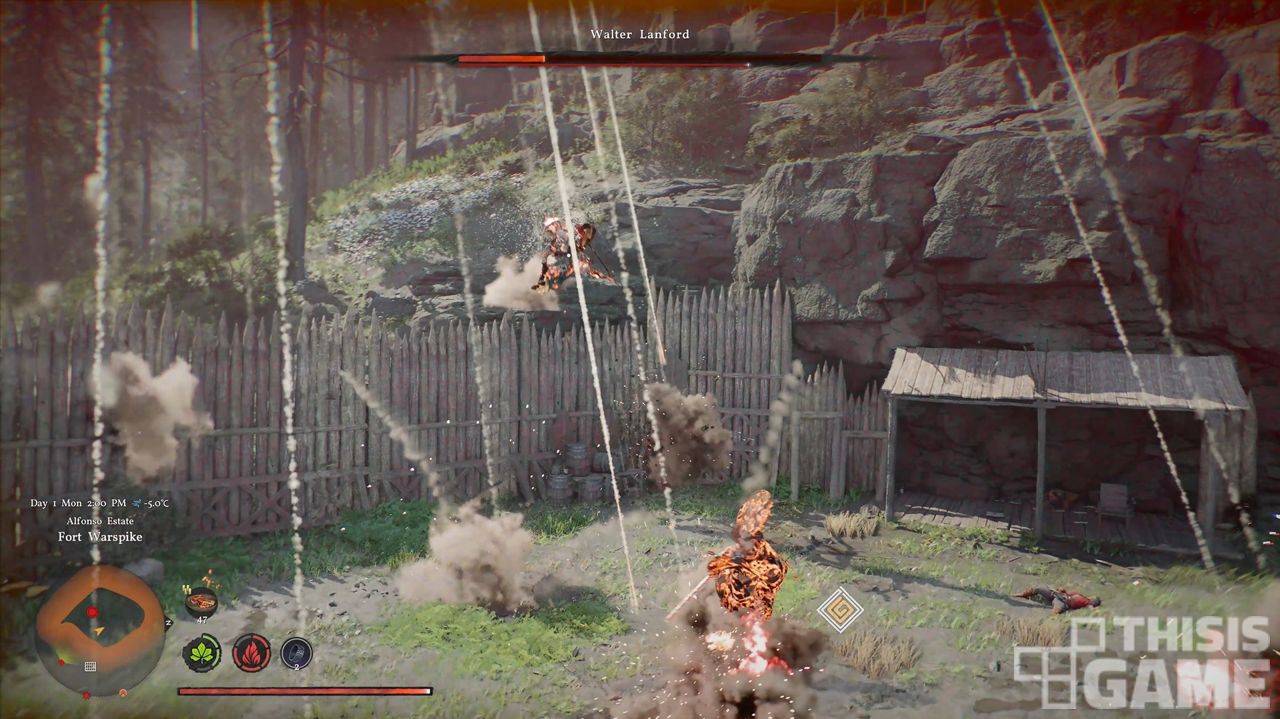
Task: Click the red enemy marker on minimap
Action: click(x=92, y=611)
